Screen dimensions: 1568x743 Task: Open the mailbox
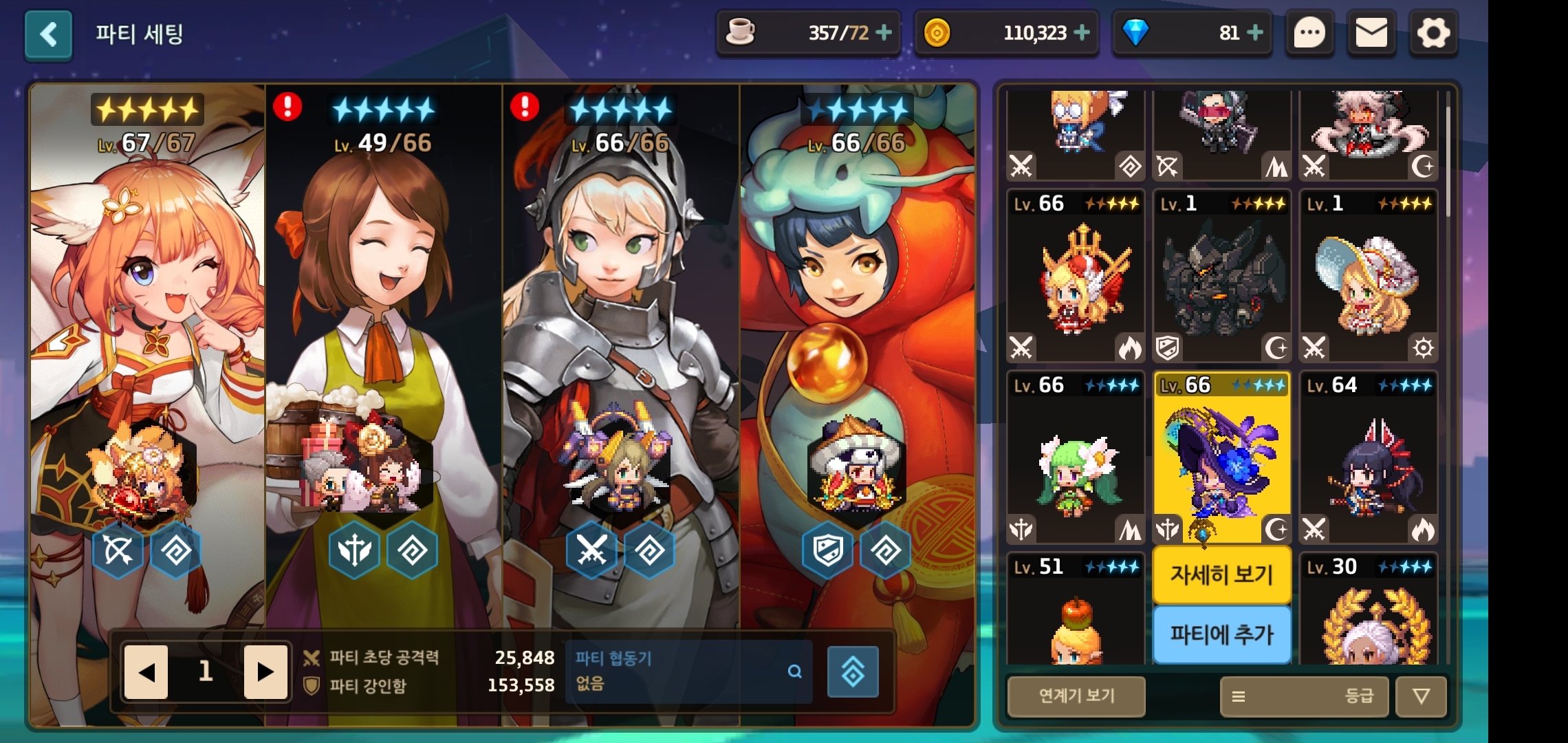(1371, 33)
